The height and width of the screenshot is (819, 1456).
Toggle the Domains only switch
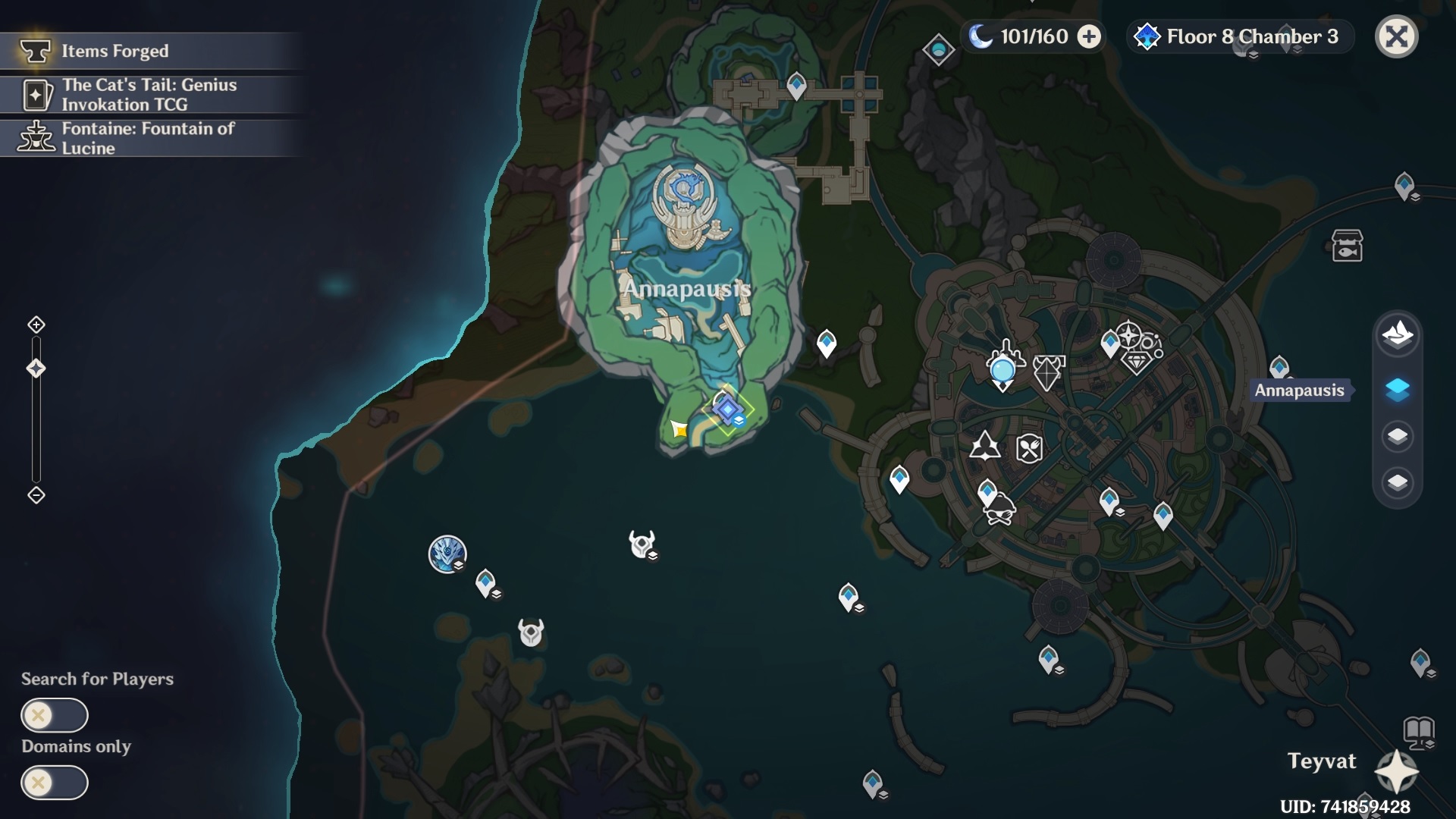55,782
